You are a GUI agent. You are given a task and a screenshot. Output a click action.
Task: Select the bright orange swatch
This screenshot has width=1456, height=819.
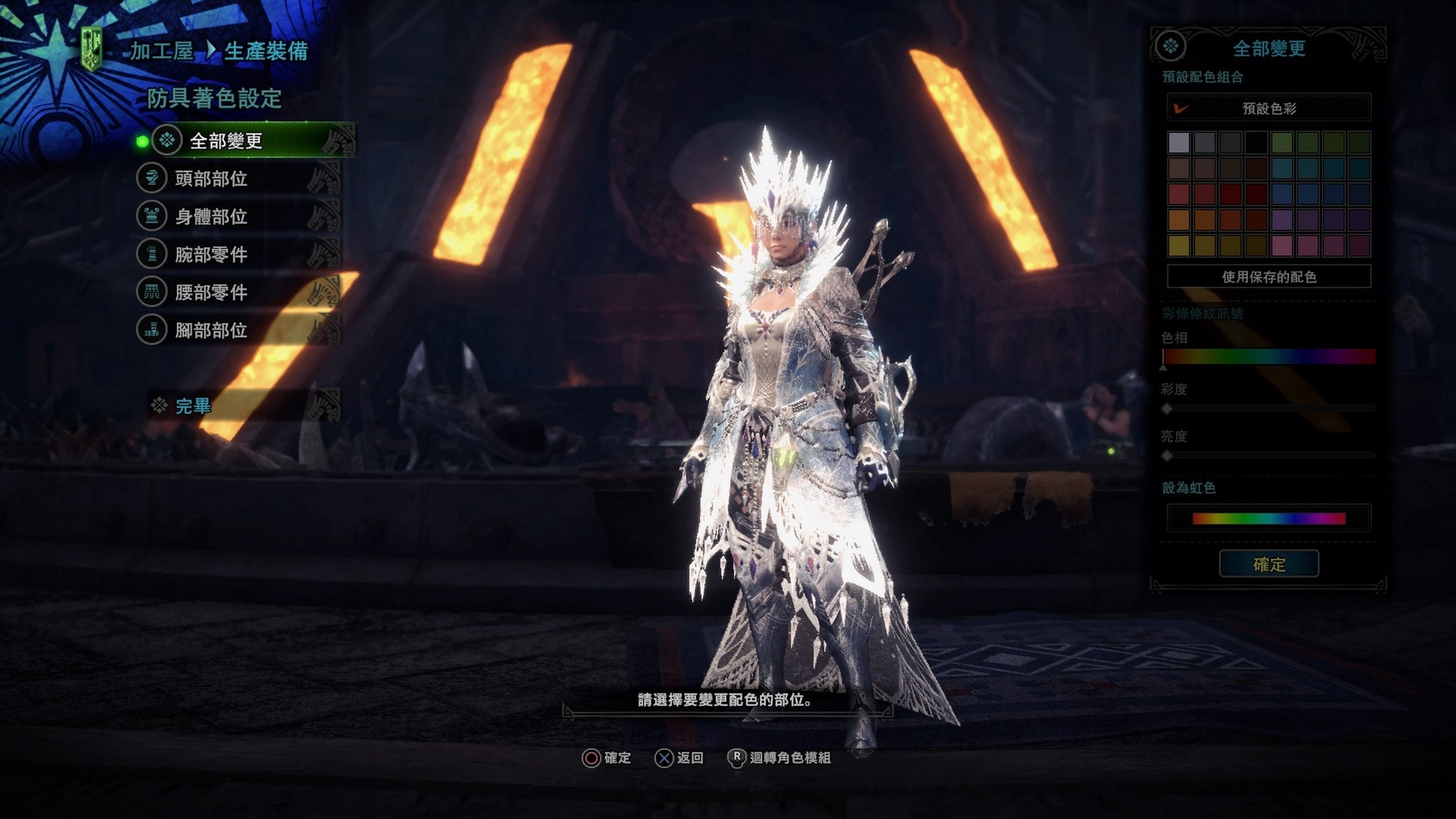1178,220
